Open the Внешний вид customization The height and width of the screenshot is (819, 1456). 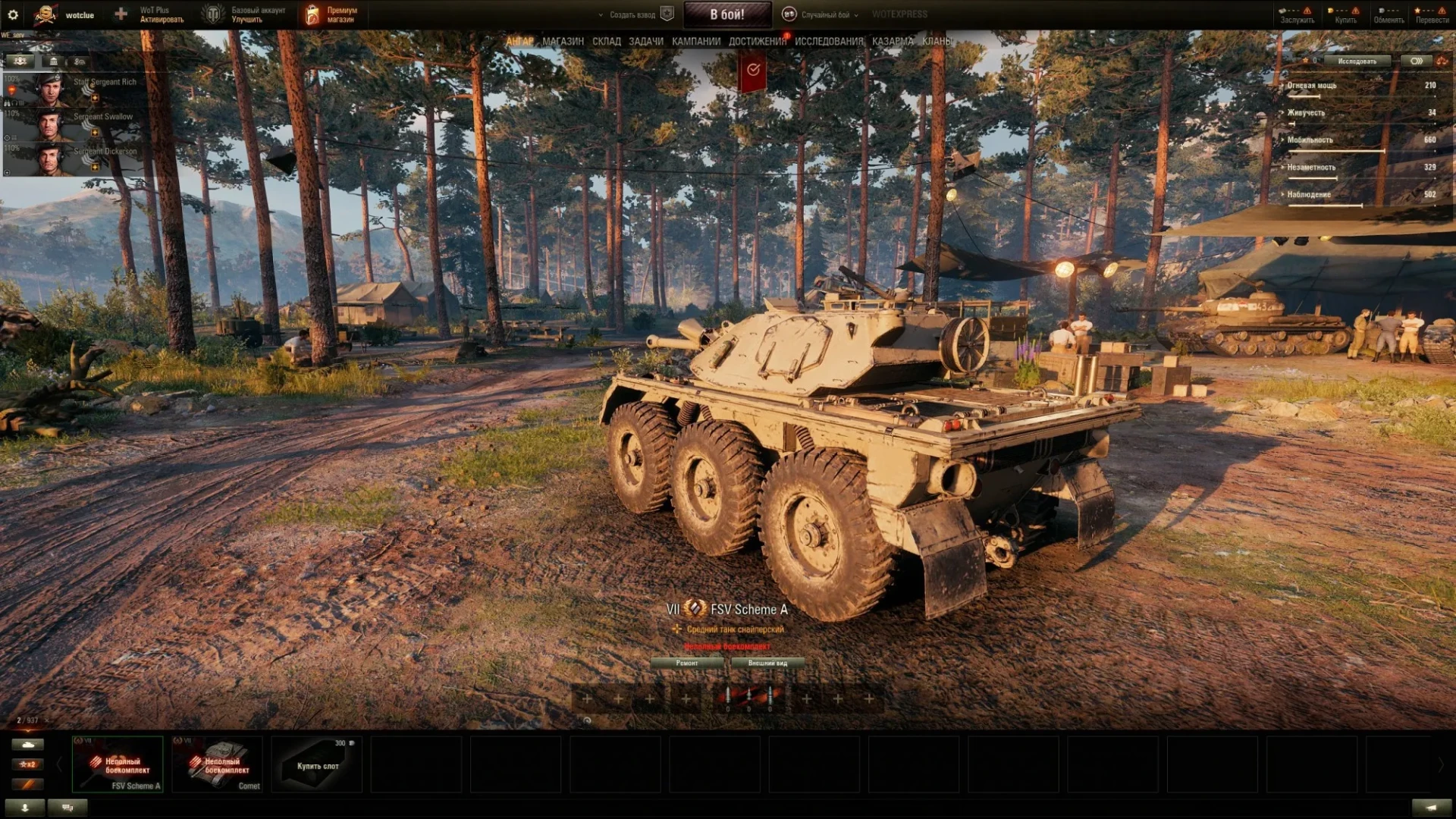(x=767, y=663)
